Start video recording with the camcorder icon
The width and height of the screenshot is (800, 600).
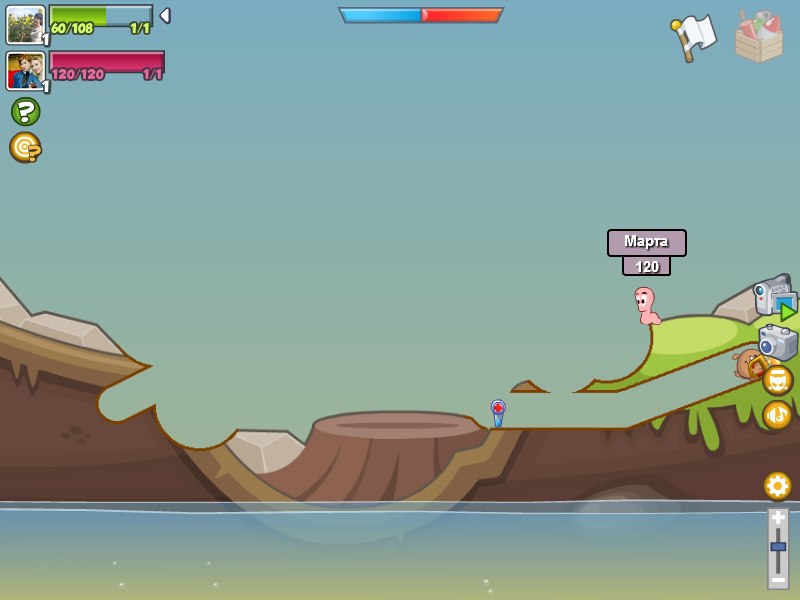[x=774, y=298]
